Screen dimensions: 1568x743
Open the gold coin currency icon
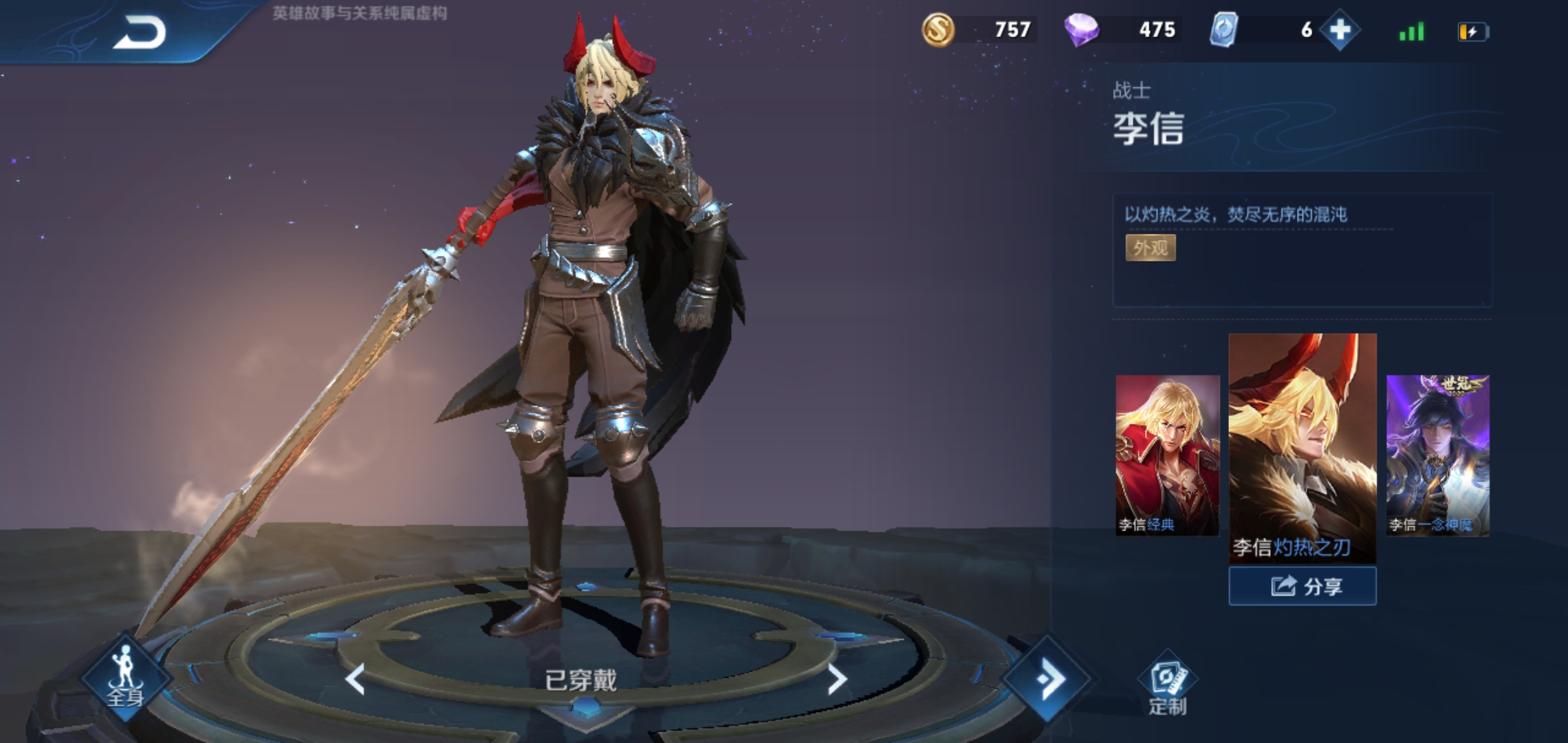click(x=938, y=30)
